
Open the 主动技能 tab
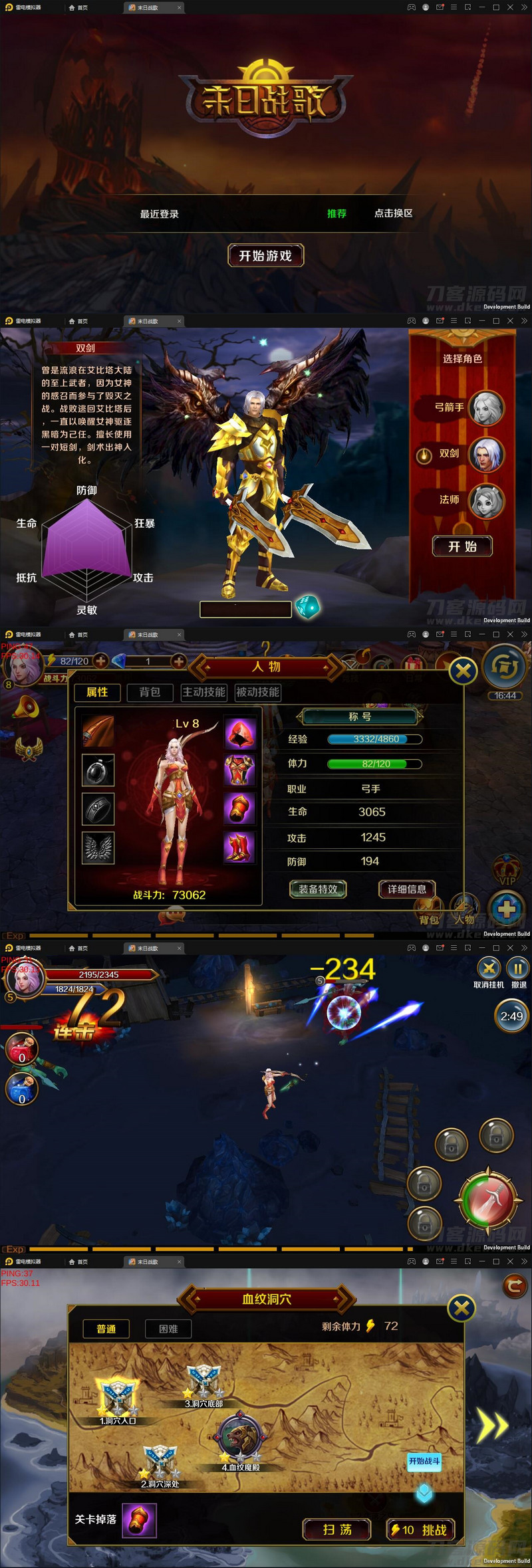coord(204,692)
